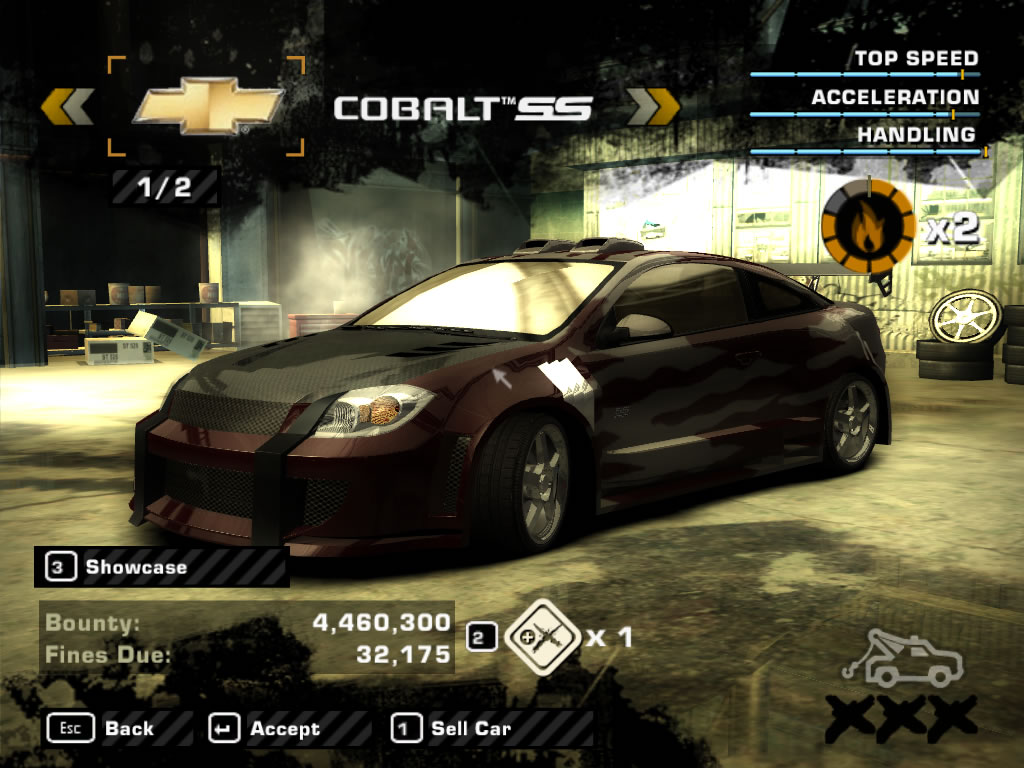Cycle to the next car with right arrow
This screenshot has width=1024, height=768.
tap(653, 106)
